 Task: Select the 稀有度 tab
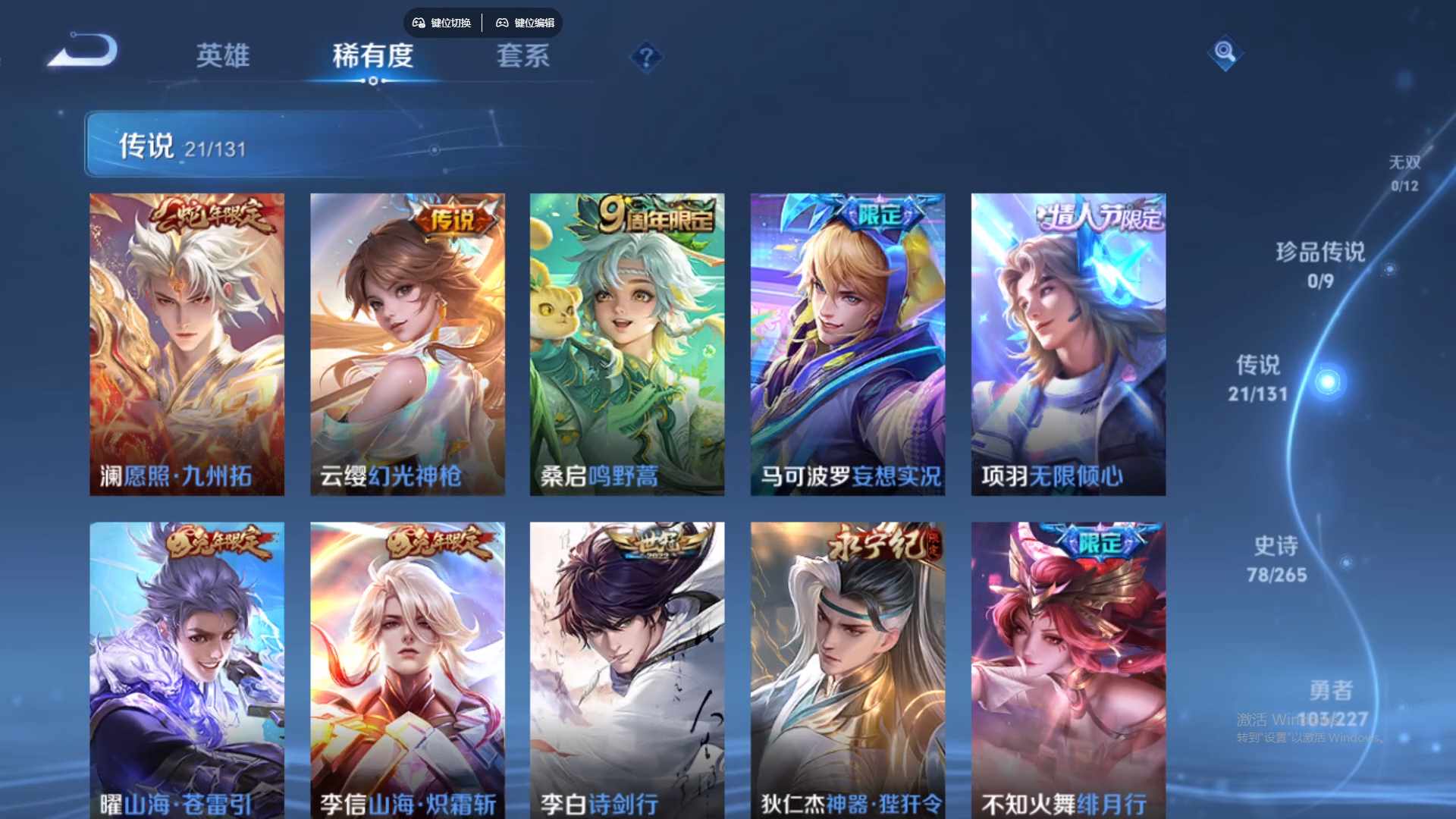(x=372, y=57)
